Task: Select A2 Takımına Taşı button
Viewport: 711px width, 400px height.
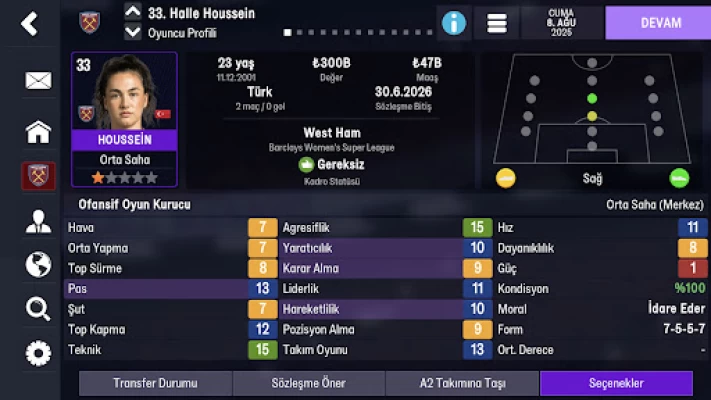Action: [462, 383]
